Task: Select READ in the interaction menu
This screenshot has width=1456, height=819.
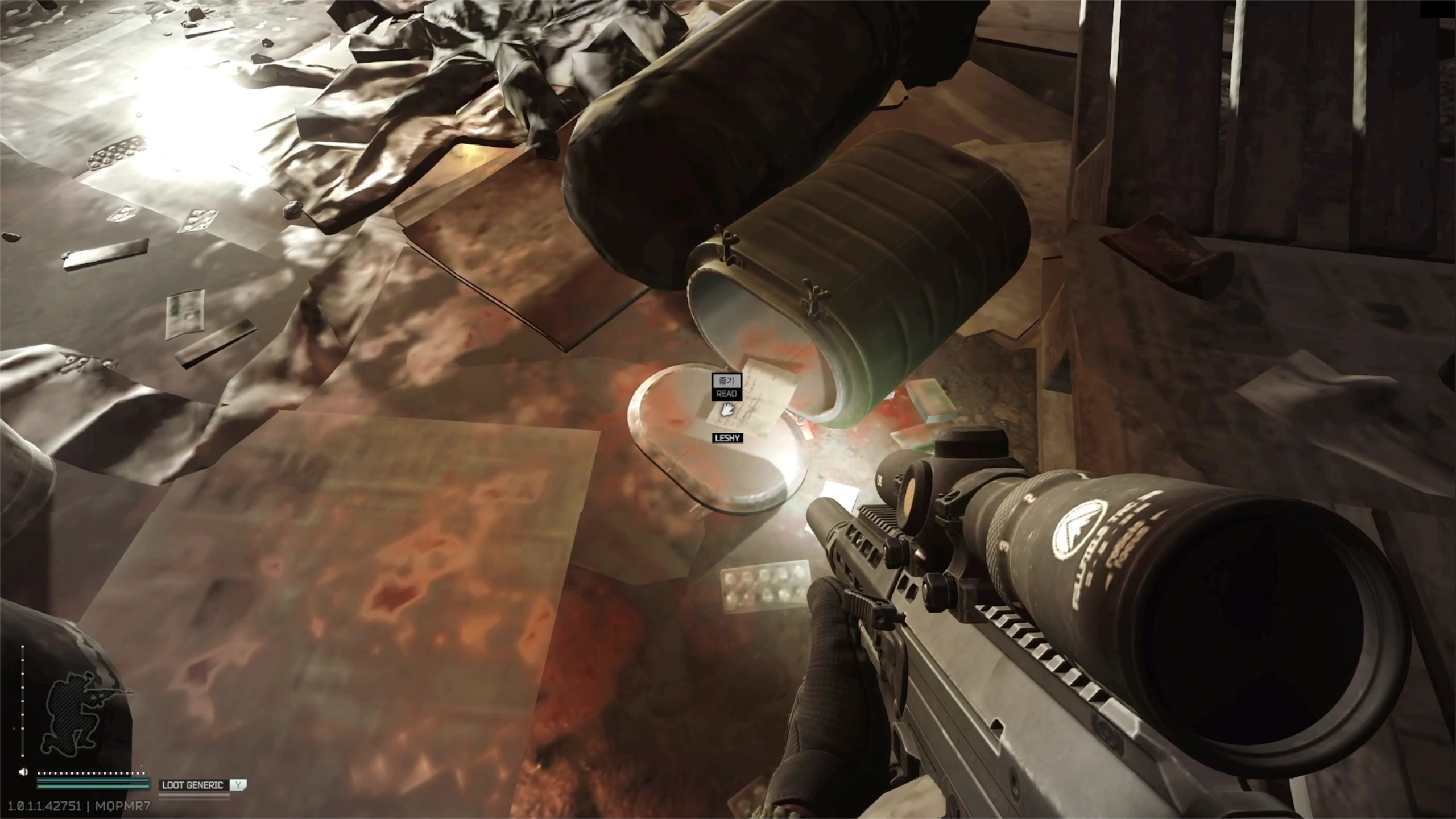Action: tap(726, 394)
